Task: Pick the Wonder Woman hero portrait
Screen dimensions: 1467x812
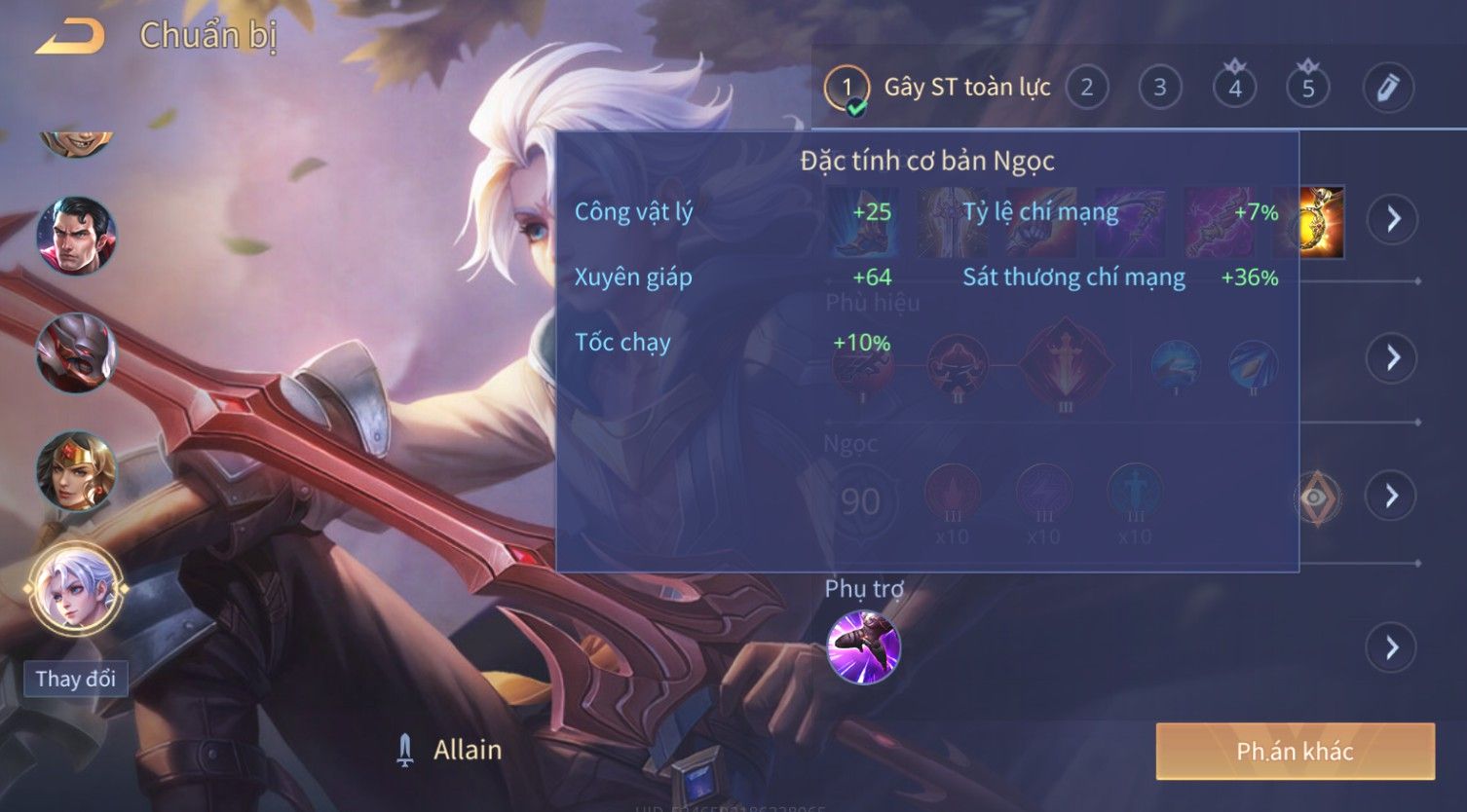Action: [76, 471]
